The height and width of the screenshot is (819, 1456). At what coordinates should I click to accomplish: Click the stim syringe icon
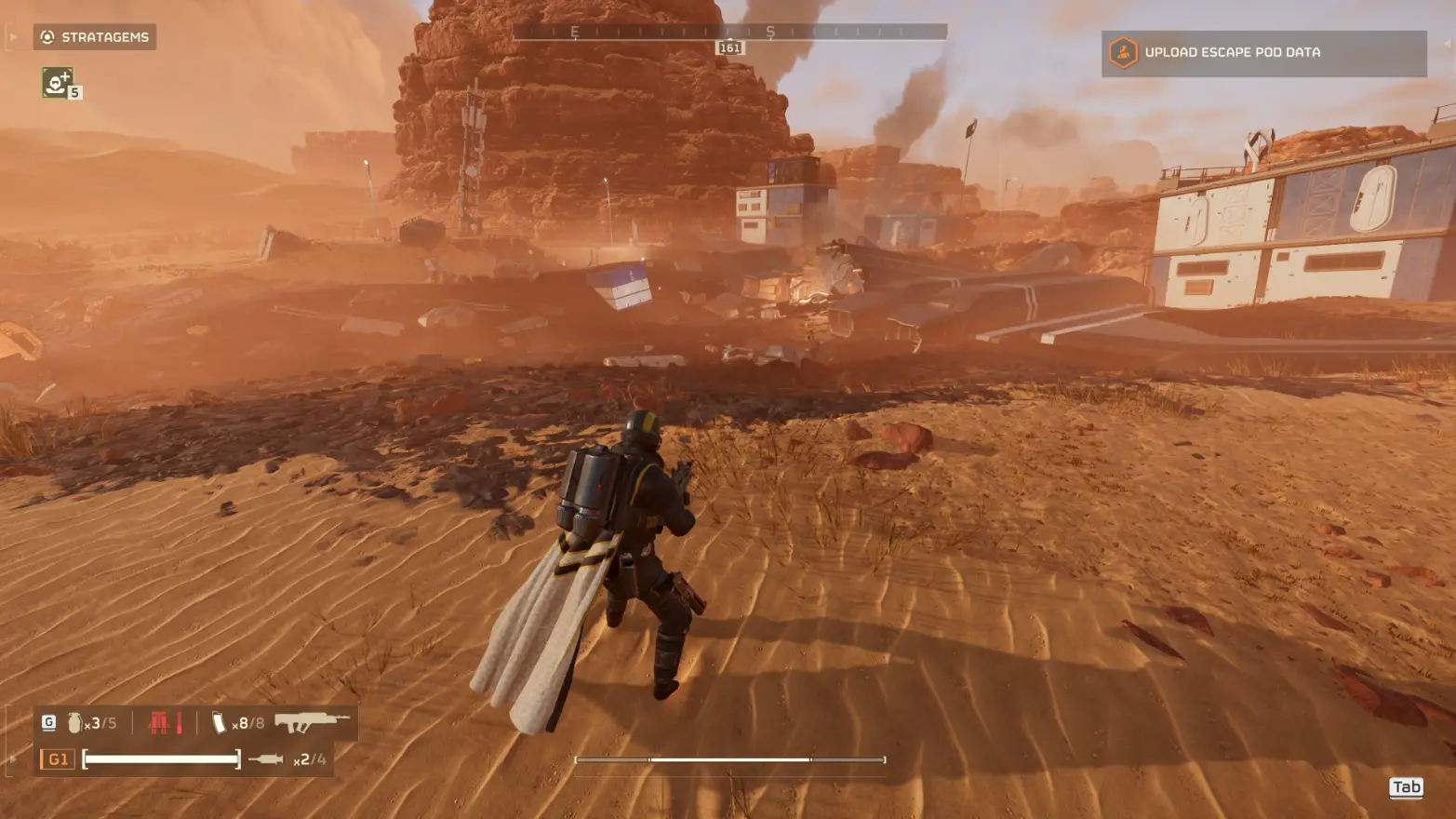266,759
